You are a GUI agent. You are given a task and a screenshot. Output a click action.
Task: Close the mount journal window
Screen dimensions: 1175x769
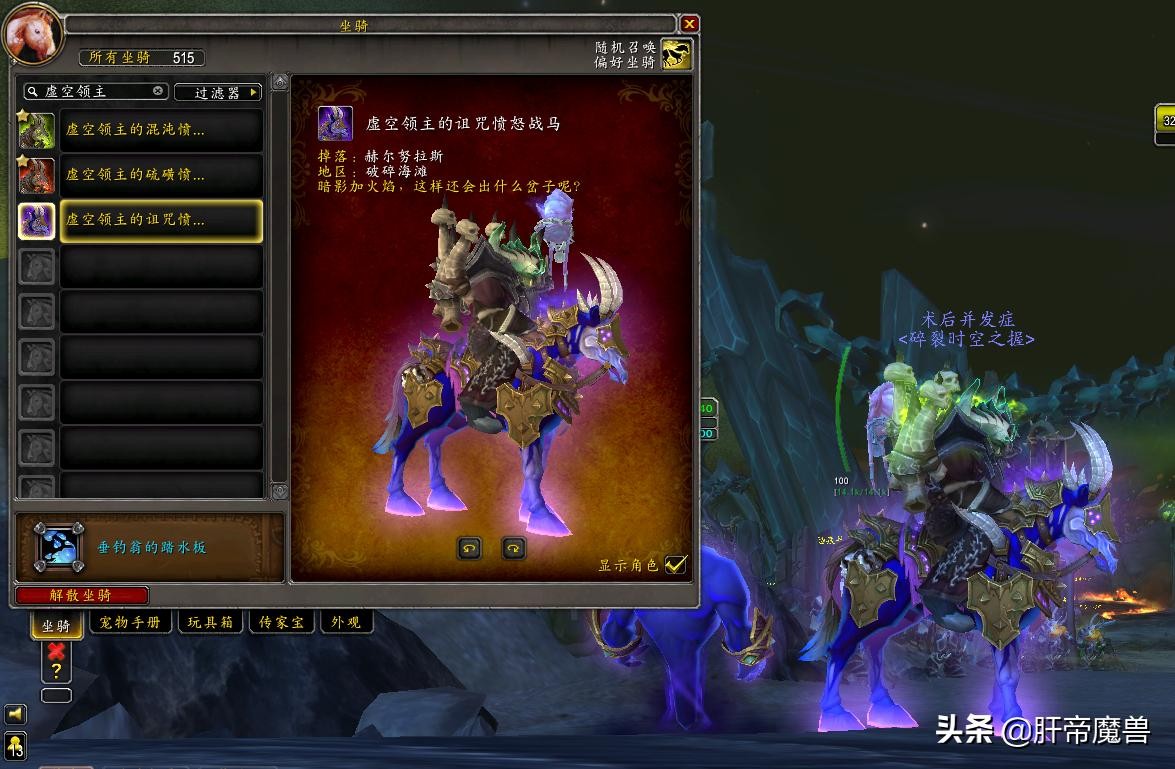tap(689, 23)
